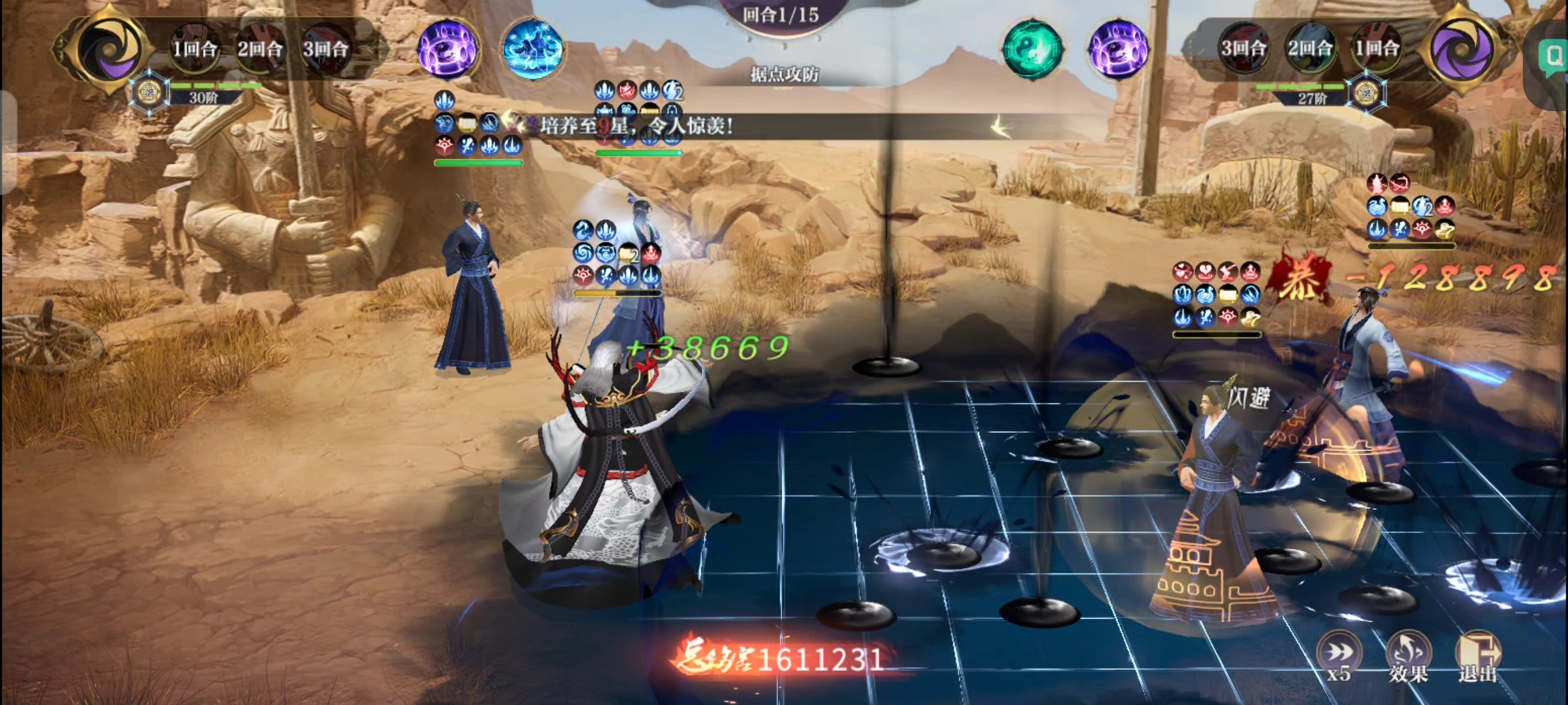Click the right team's 3回合 portrait

[x=1244, y=48]
